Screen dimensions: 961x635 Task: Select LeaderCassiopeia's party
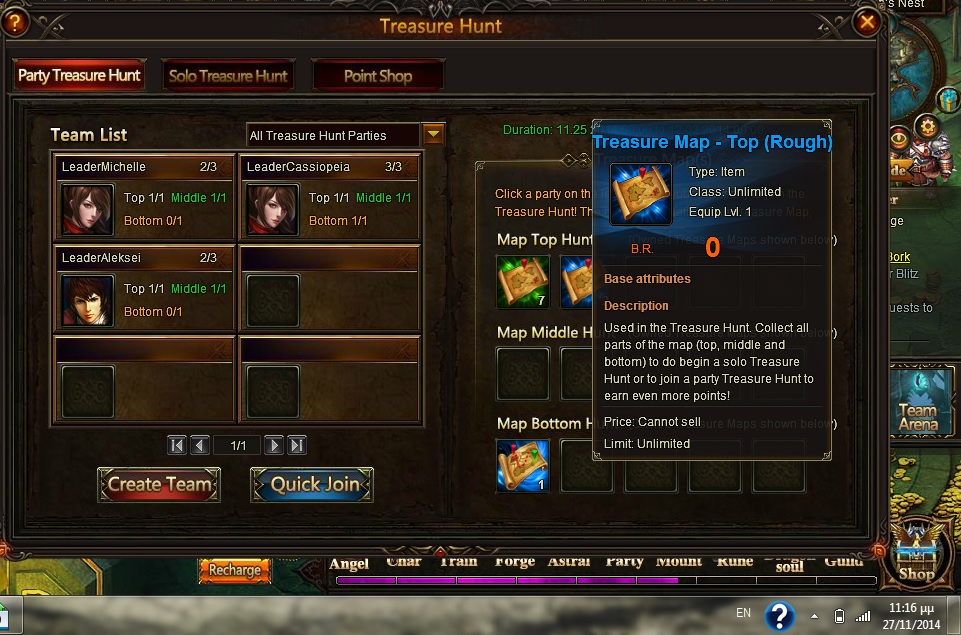(x=328, y=197)
